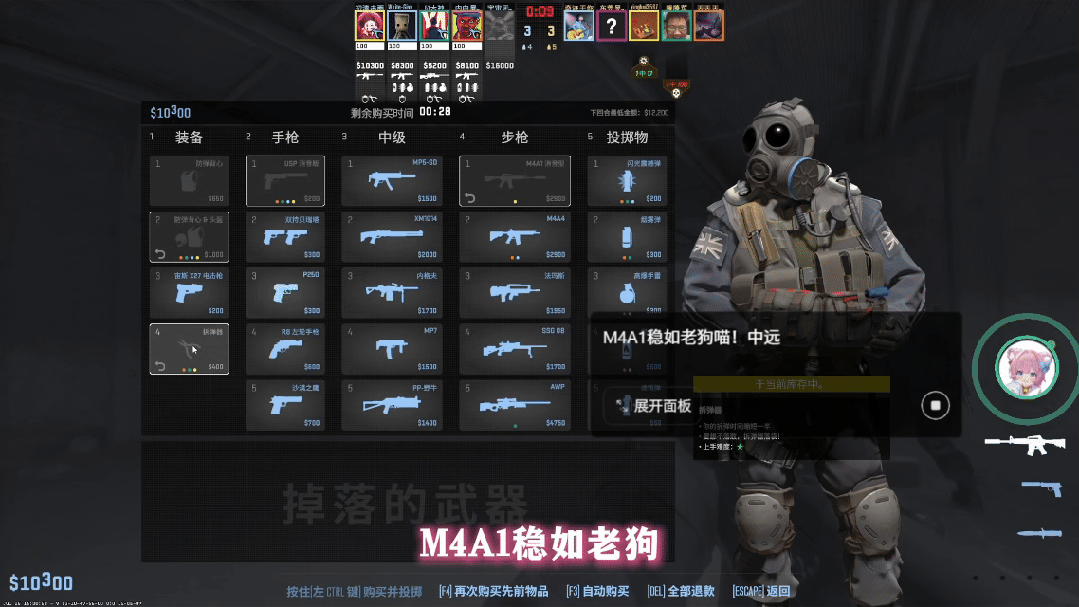Select the 法玛斯 FAMAS rifle
Image resolution: width=1079 pixels, height=607 pixels.
[515, 293]
